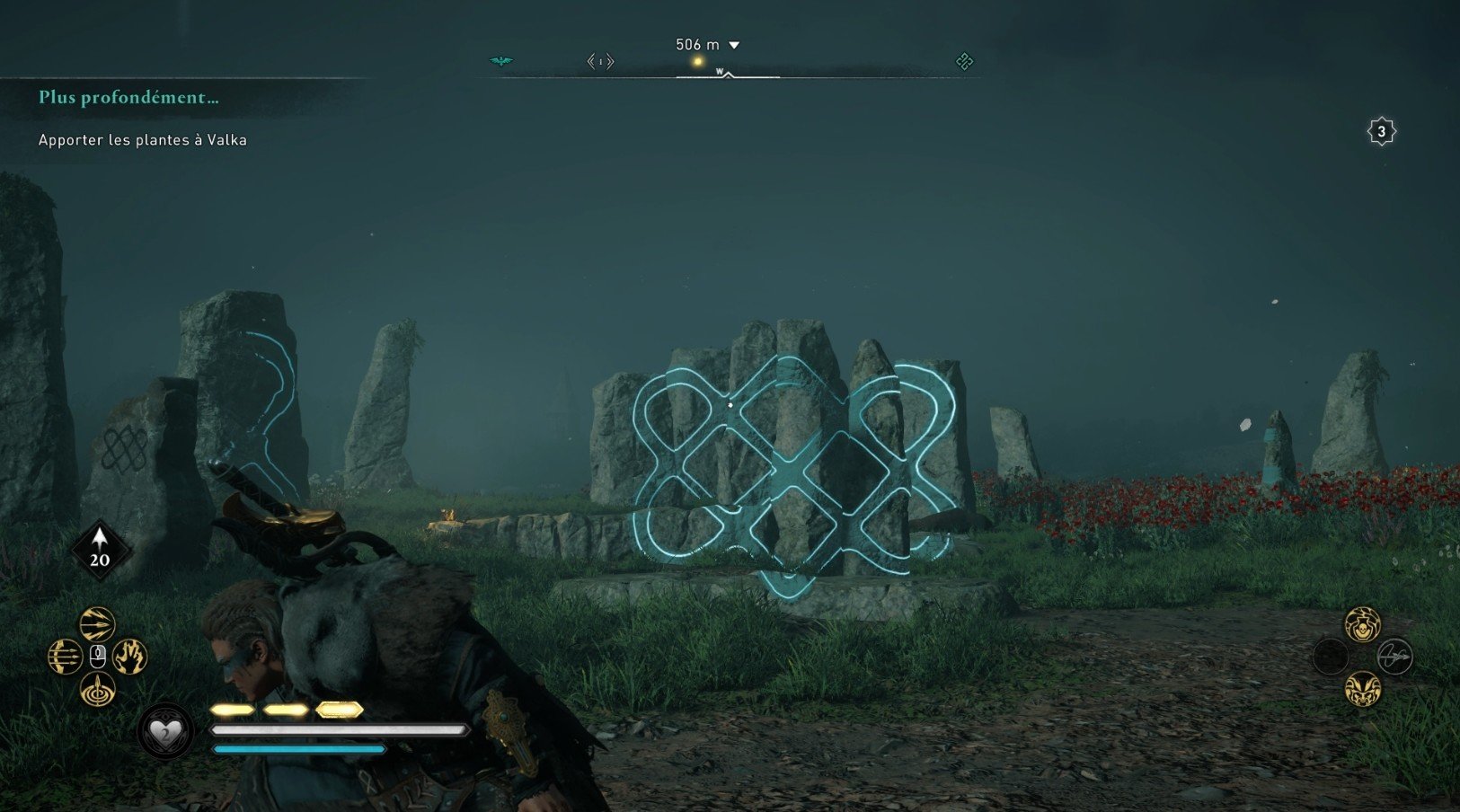Click the teal raven icon on the compass
This screenshot has width=1460, height=812.
click(500, 61)
